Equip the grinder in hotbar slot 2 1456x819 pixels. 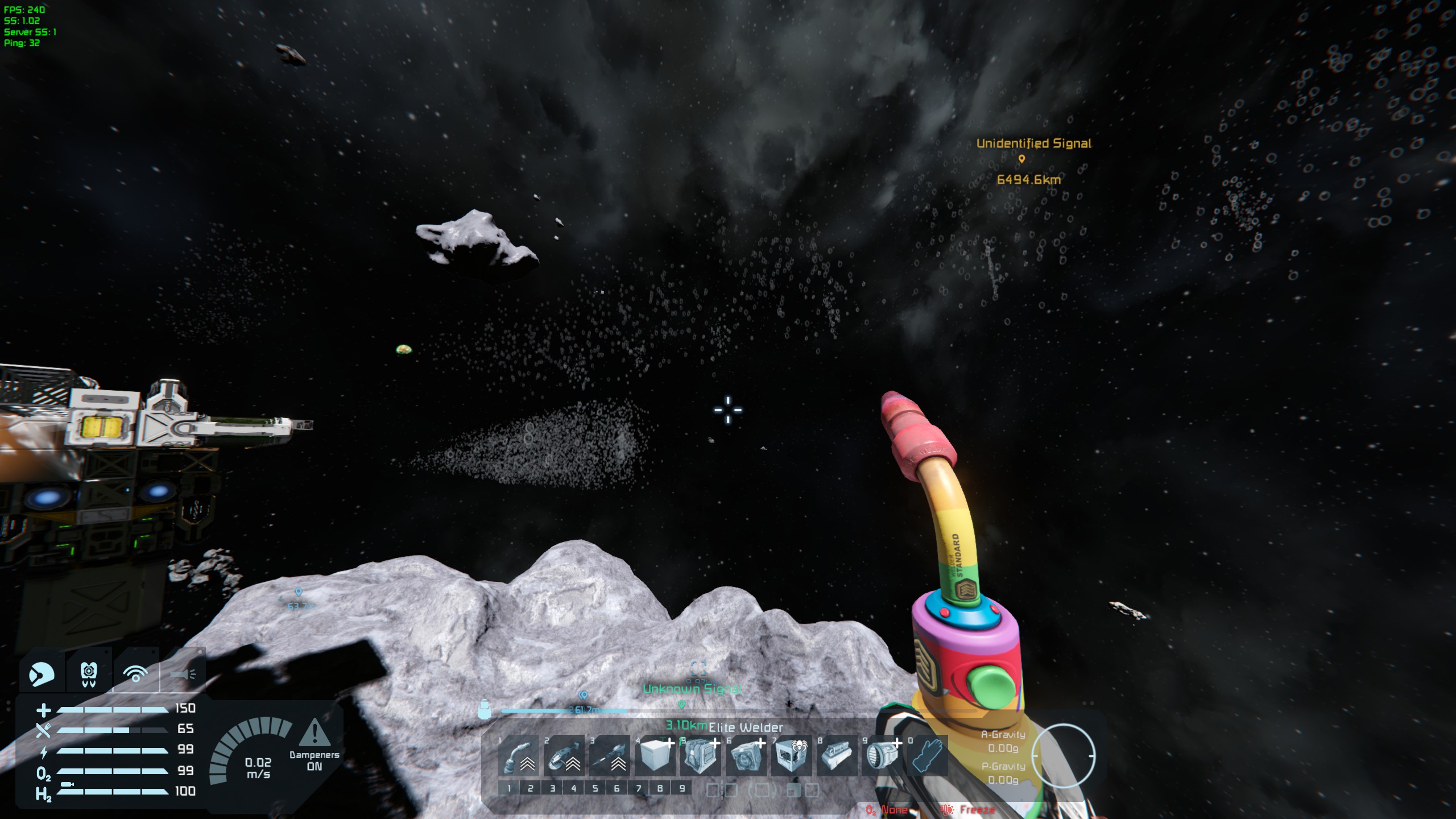click(564, 756)
